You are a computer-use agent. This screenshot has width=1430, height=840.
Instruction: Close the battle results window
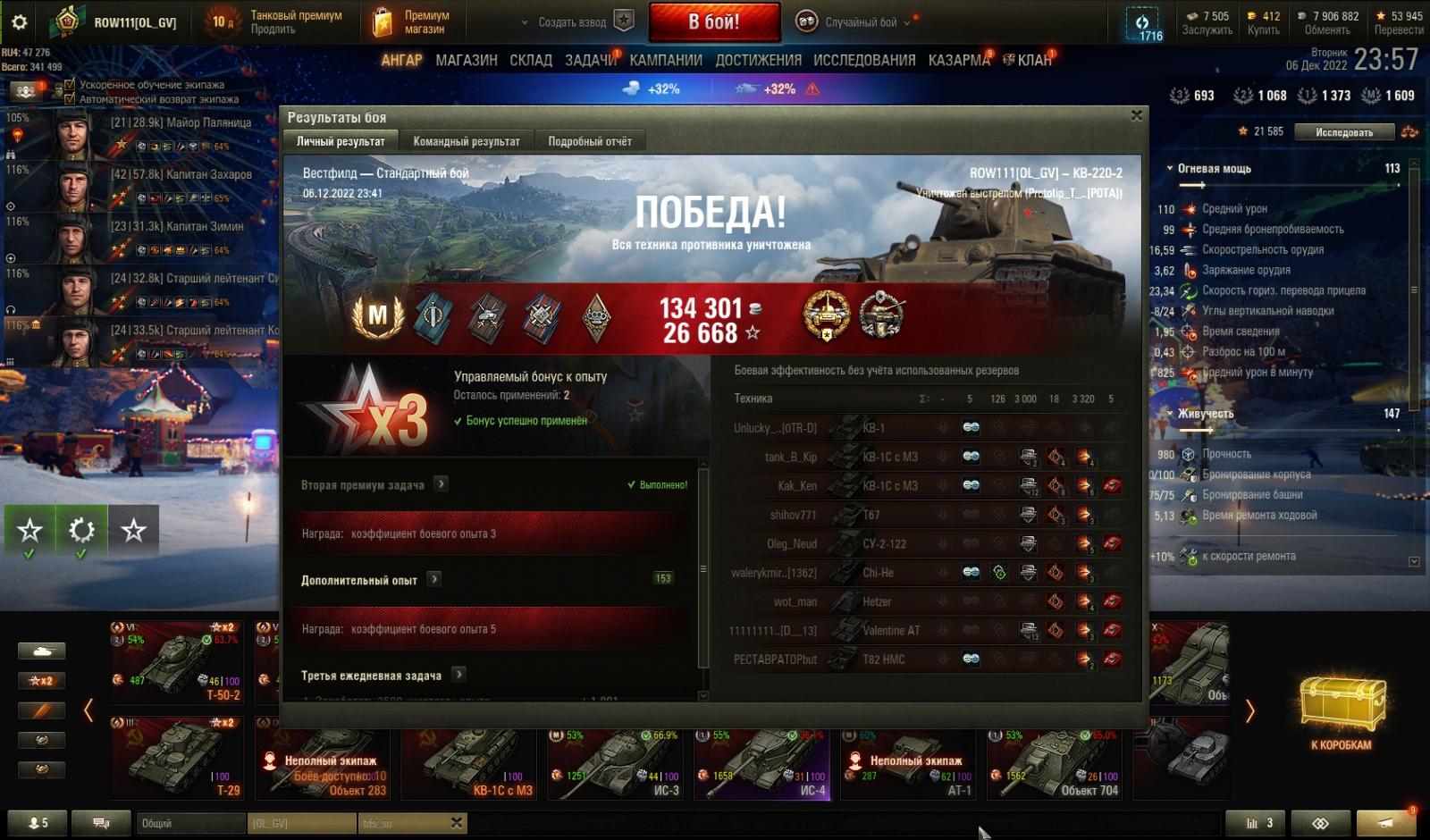tap(1136, 115)
